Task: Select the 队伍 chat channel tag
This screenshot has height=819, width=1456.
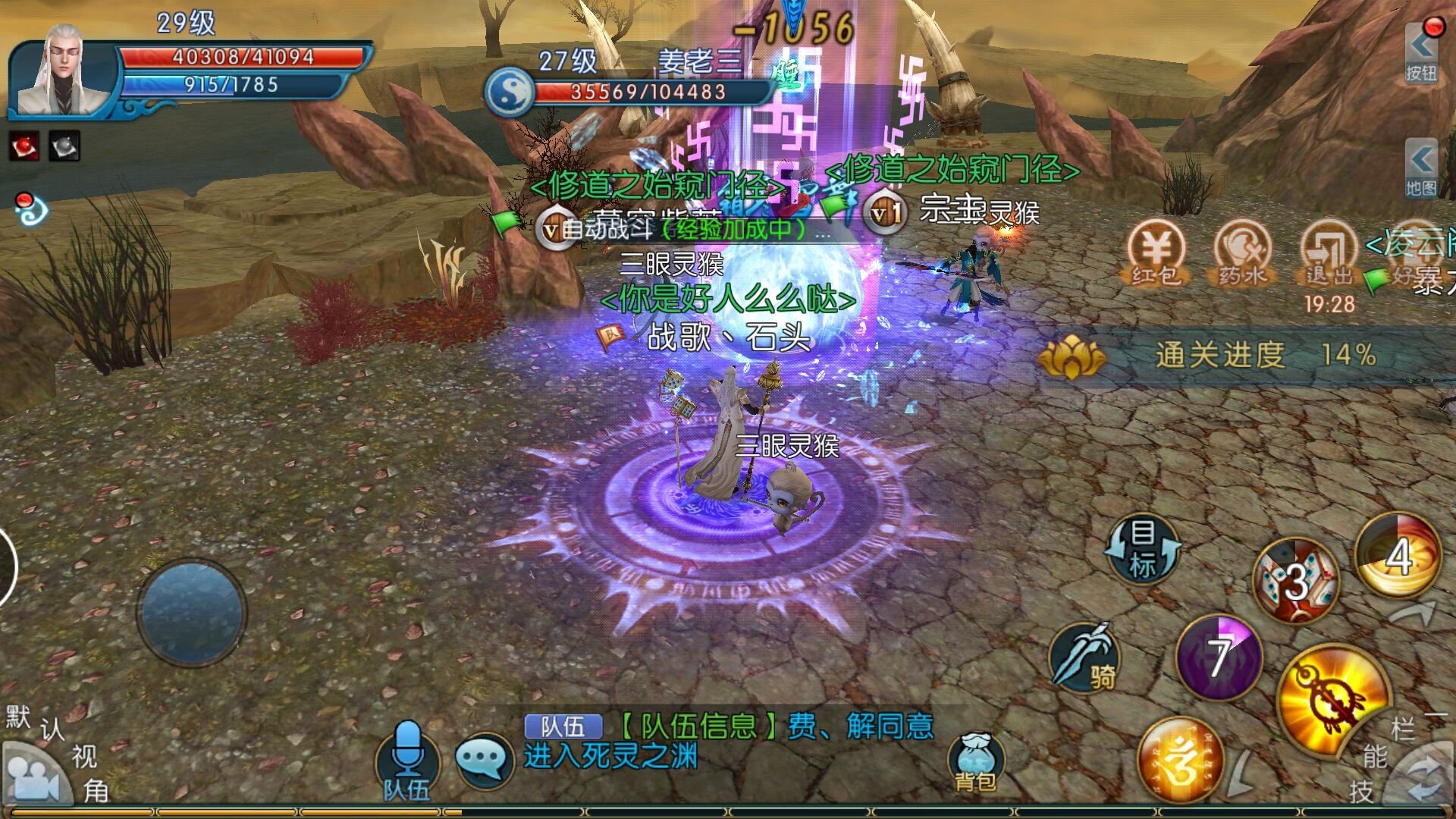Action: pyautogui.click(x=563, y=726)
